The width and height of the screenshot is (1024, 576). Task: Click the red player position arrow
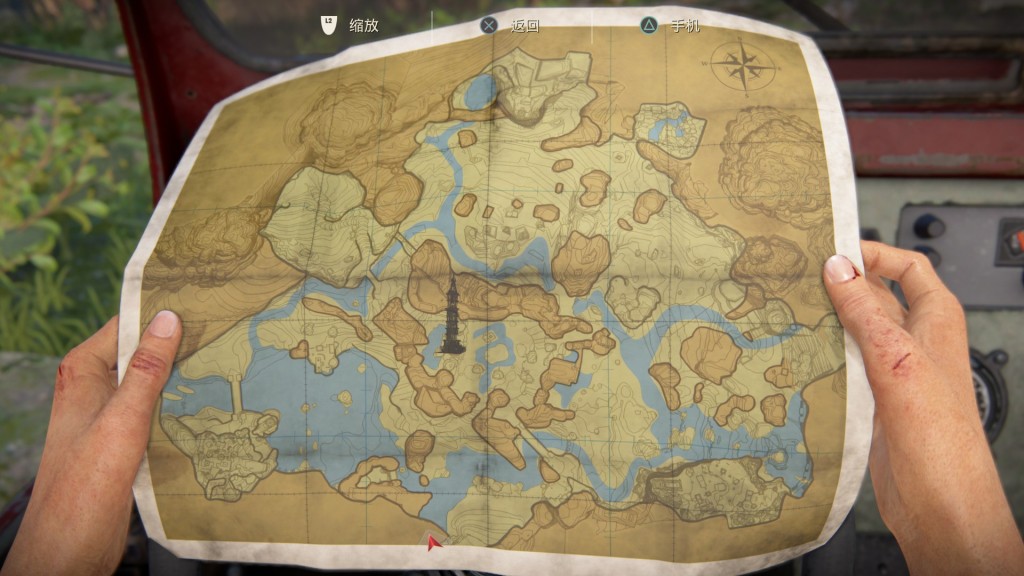tap(433, 542)
